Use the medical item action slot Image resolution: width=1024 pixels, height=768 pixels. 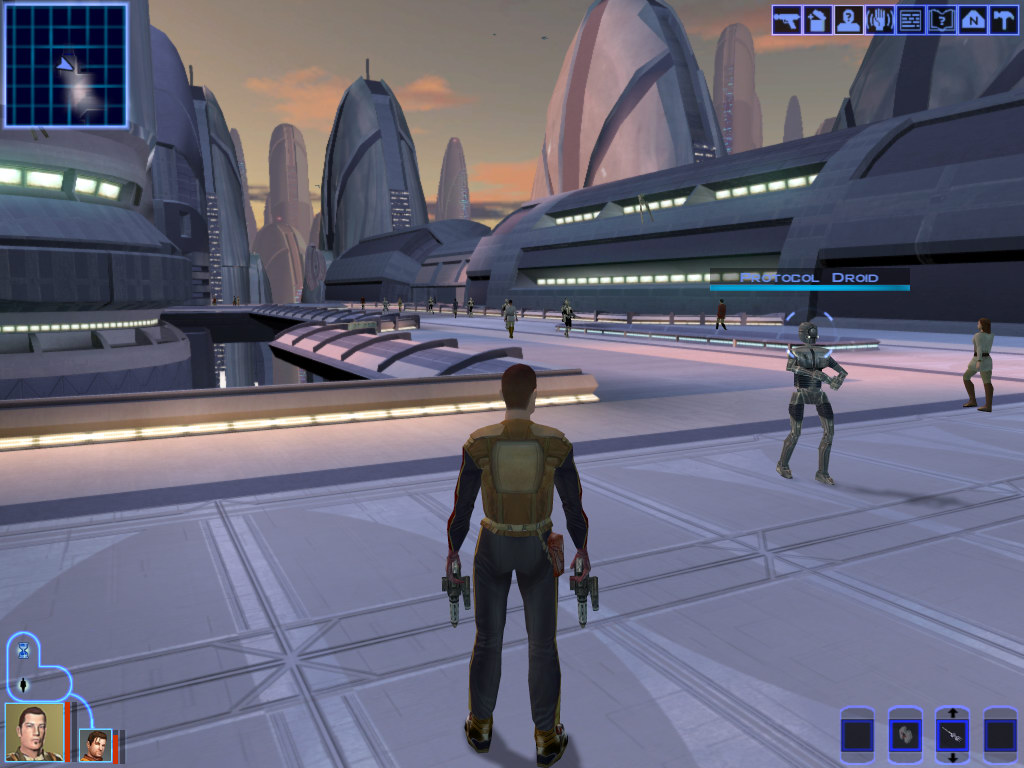[905, 736]
